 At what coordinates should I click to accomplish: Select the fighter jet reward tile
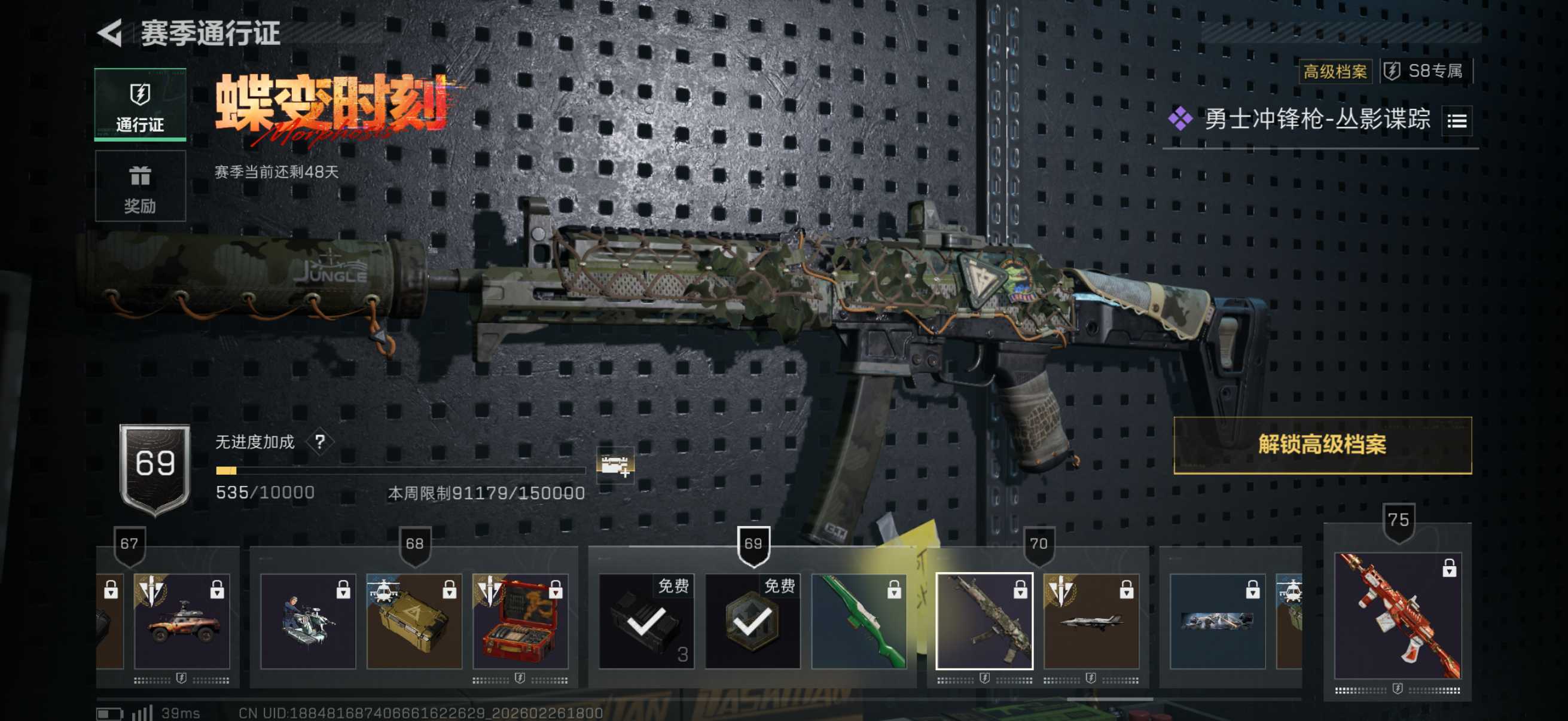[1091, 621]
